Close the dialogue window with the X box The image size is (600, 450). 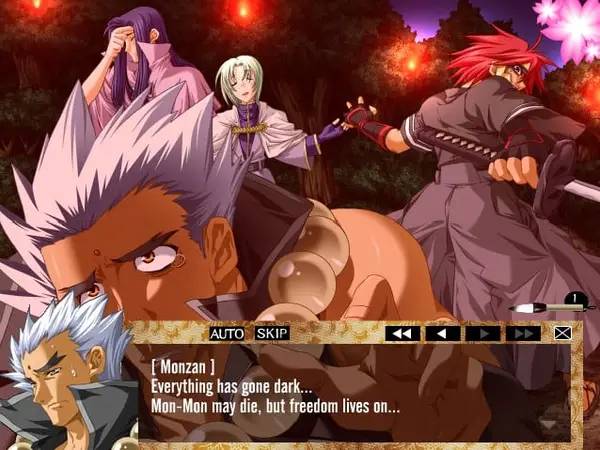pyautogui.click(x=564, y=333)
